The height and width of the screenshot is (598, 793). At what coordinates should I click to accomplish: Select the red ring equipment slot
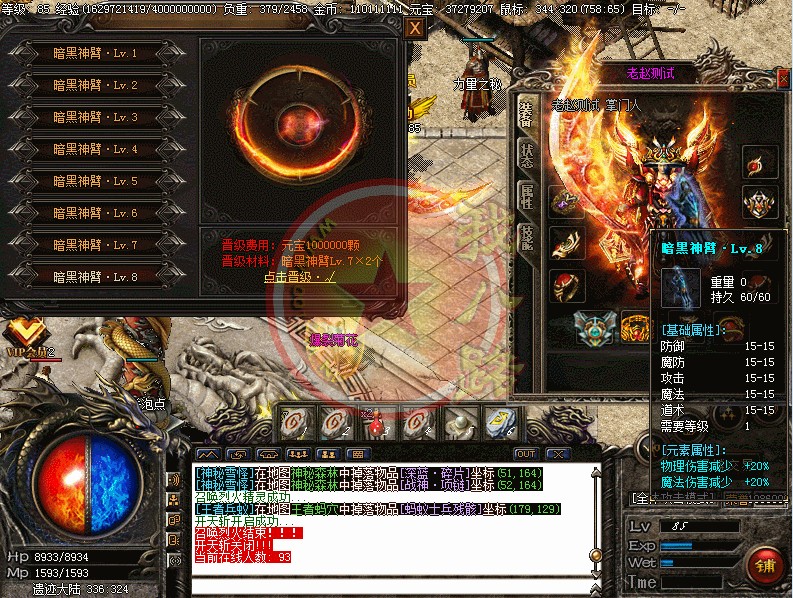click(567, 285)
